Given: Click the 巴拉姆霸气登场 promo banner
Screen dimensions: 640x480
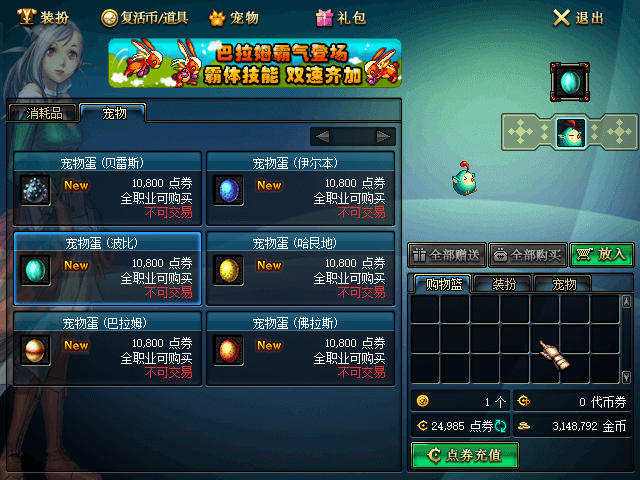Looking at the screenshot, I should click(254, 63).
